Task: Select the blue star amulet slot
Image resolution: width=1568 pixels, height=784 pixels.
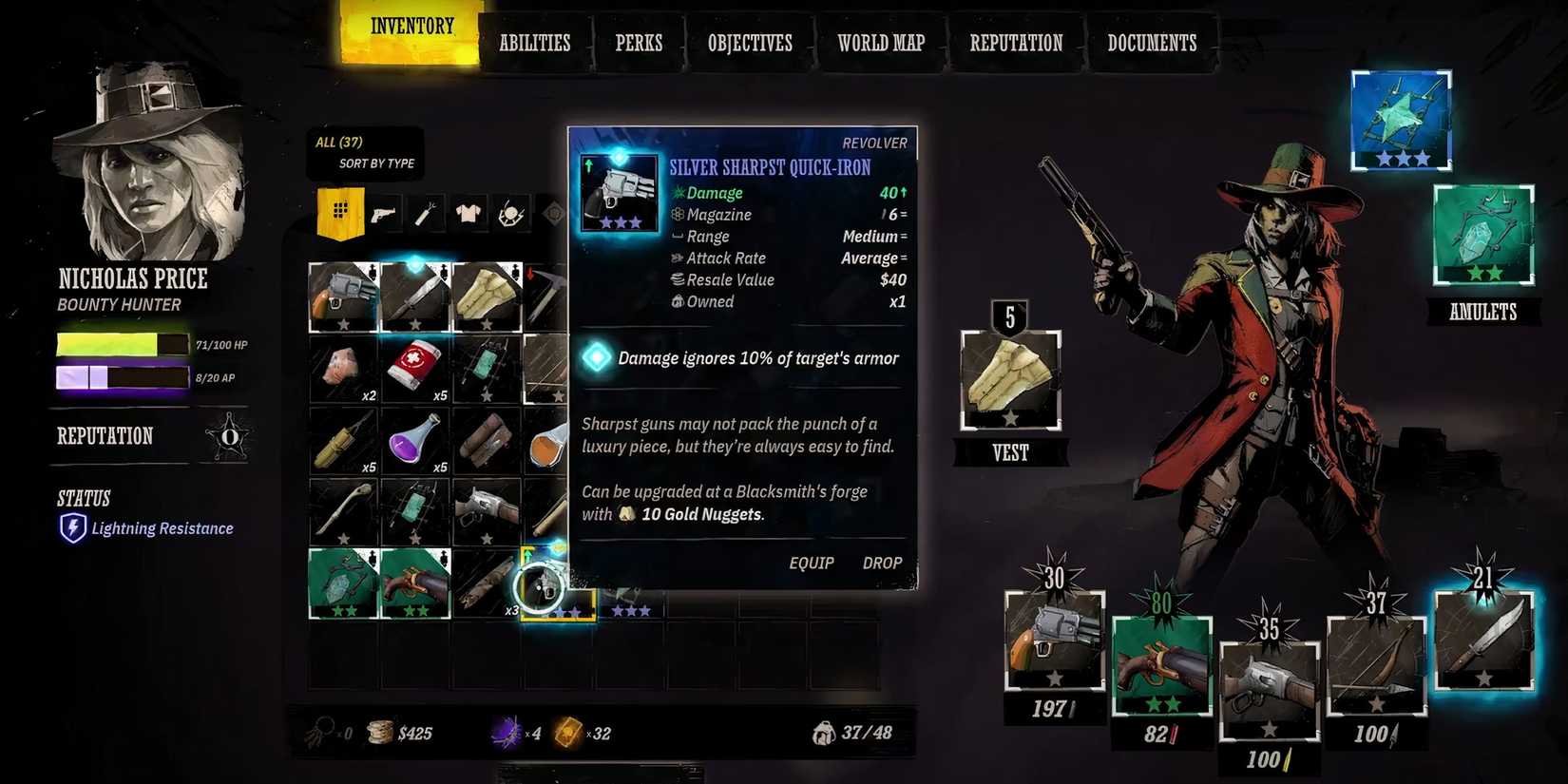Action: click(1401, 120)
